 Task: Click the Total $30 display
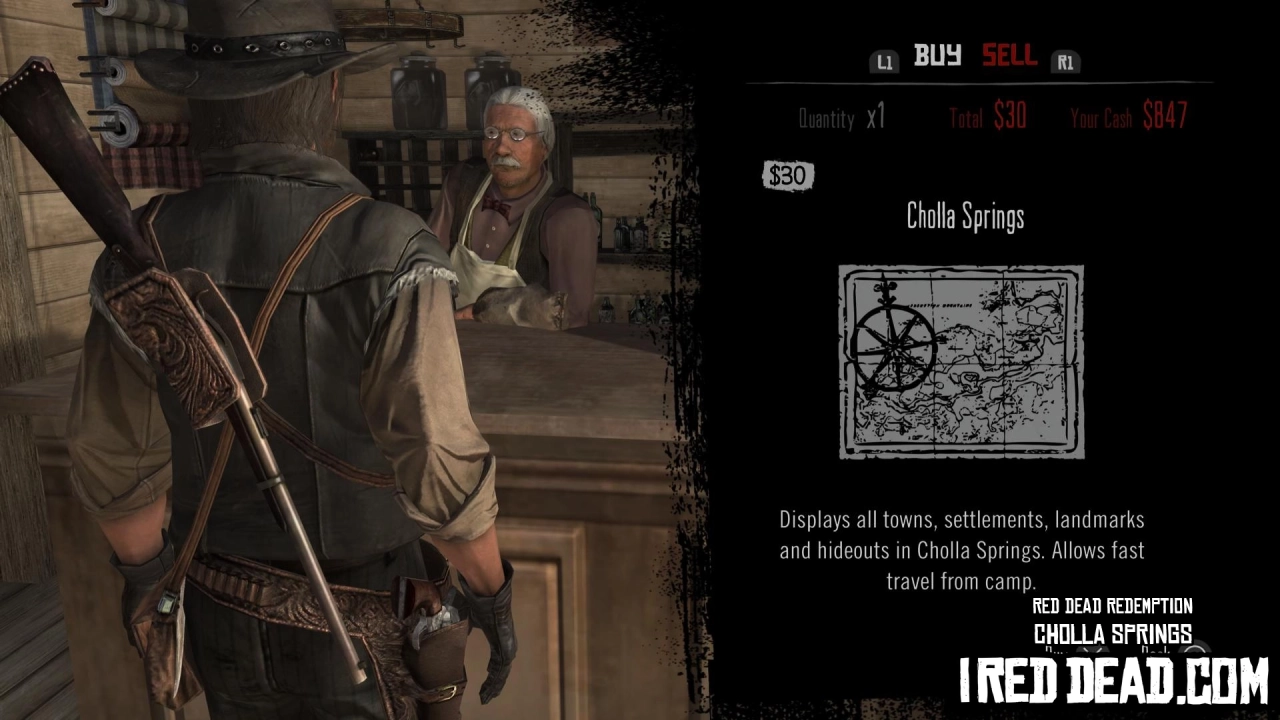coord(988,117)
